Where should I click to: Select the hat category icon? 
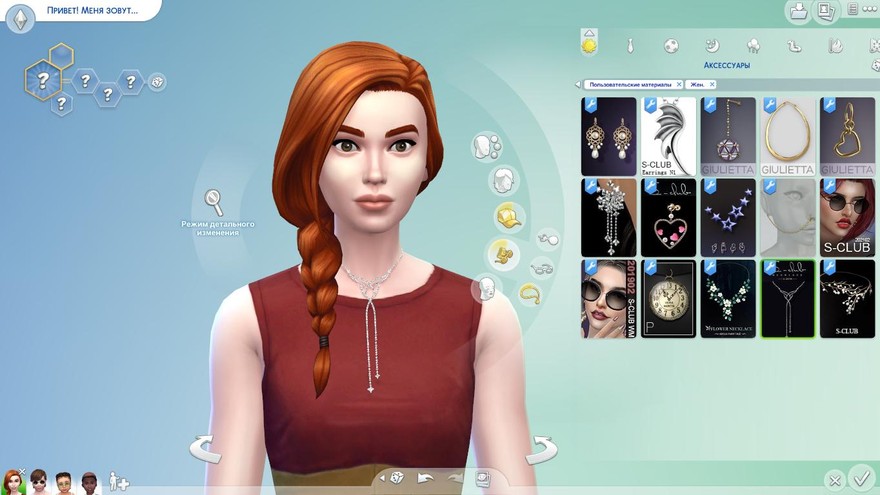(510, 215)
